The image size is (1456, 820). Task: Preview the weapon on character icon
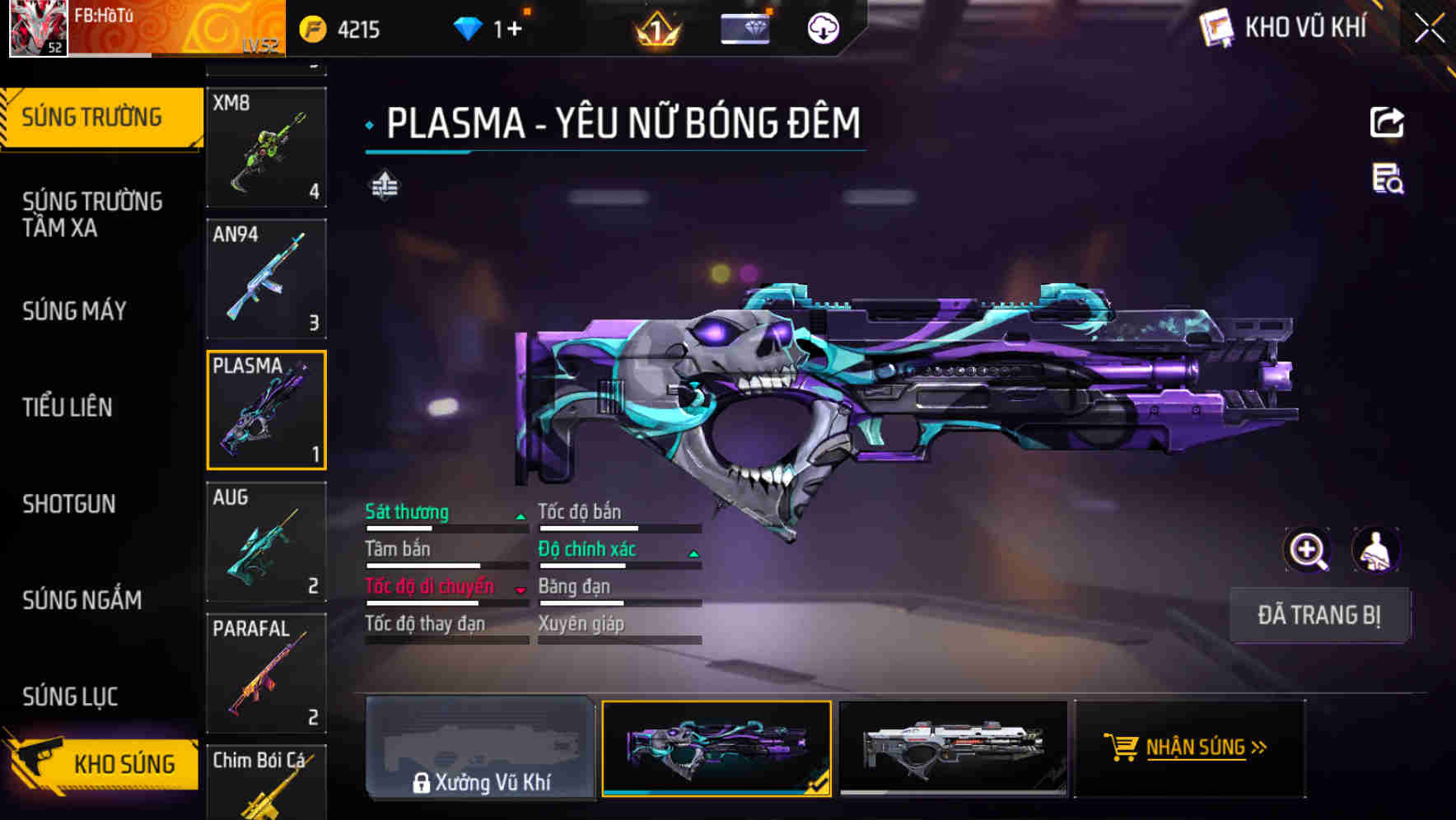click(x=1376, y=550)
